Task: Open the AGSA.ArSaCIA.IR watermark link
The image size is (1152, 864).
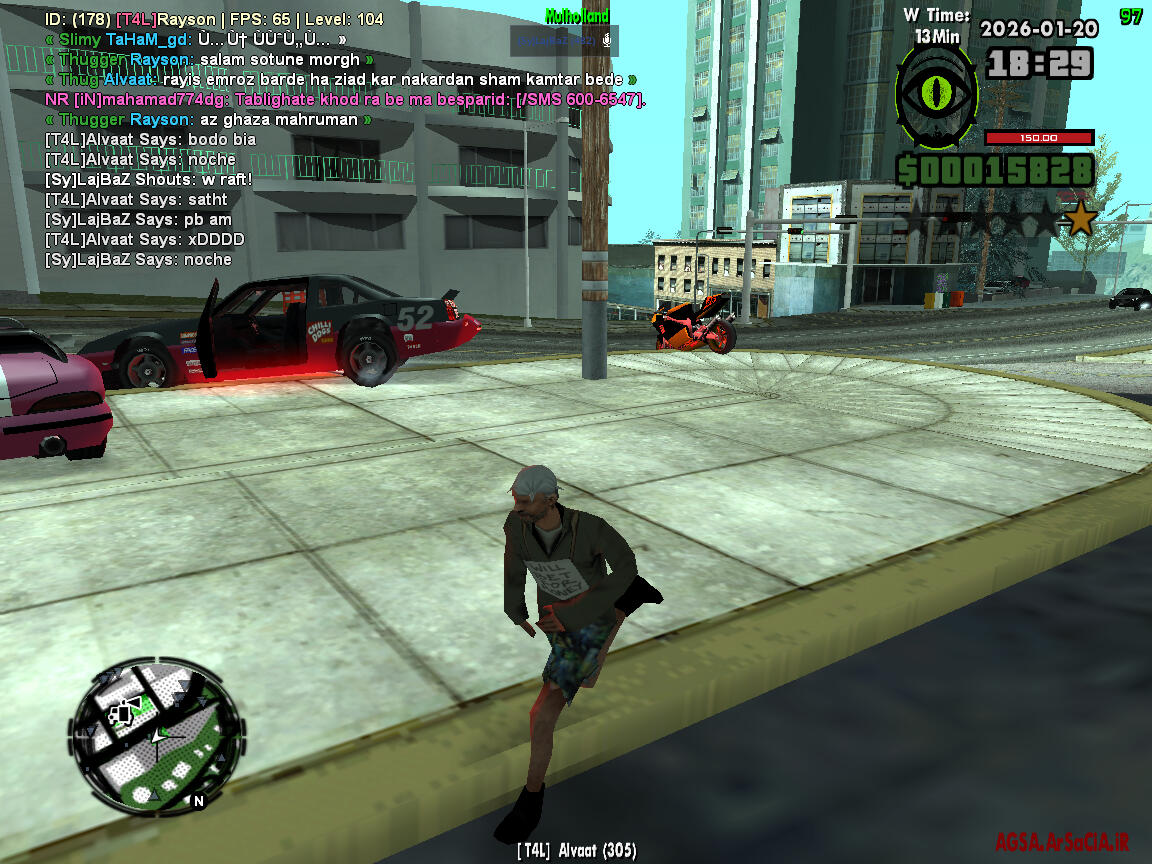Action: (1062, 842)
